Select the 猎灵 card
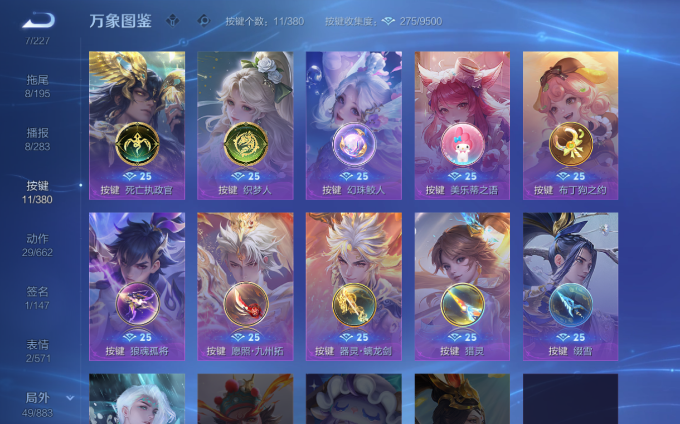680x424 pixels. [462, 285]
